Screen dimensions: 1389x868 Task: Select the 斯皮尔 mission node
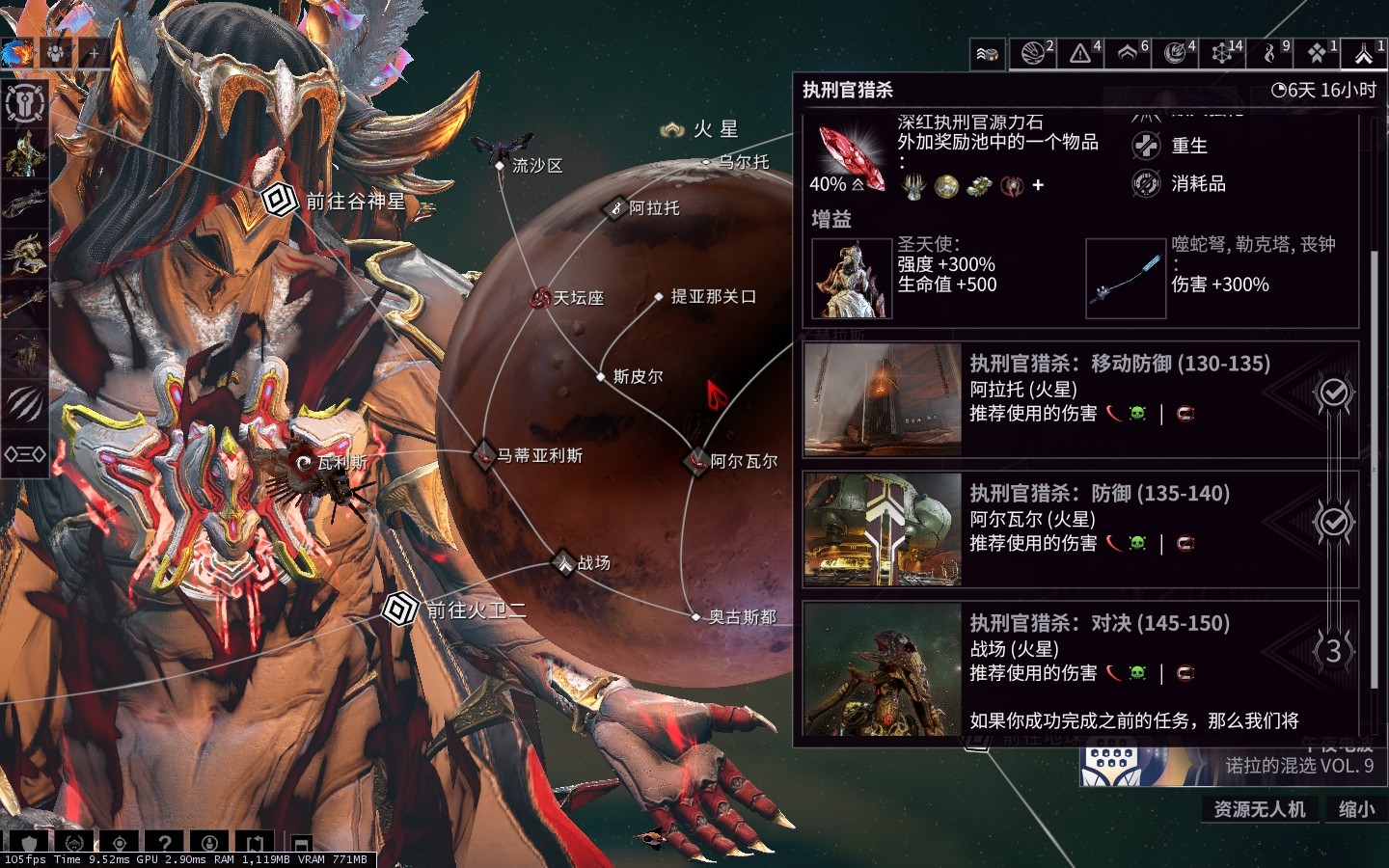601,376
